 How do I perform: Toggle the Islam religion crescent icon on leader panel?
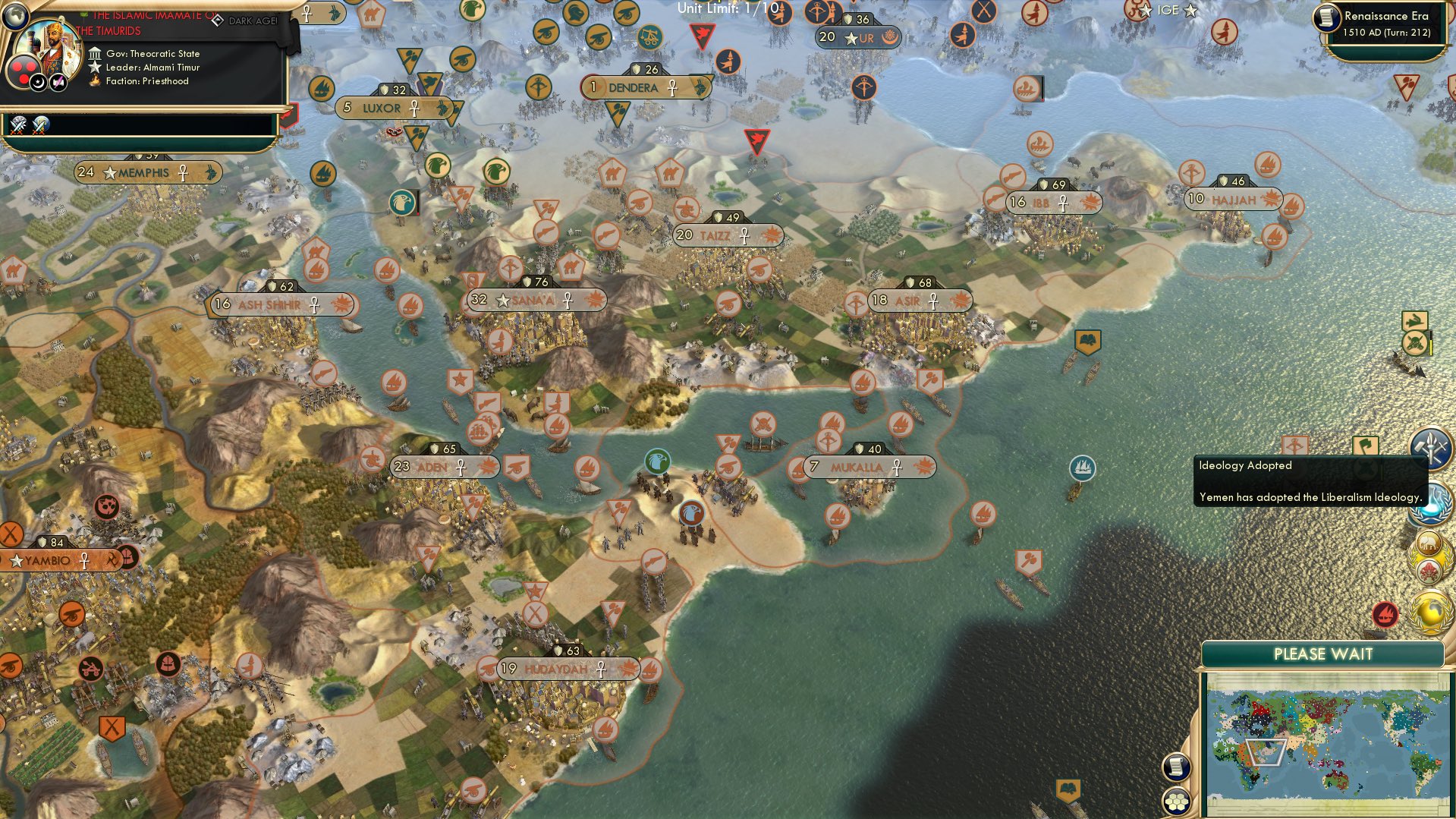pos(38,82)
